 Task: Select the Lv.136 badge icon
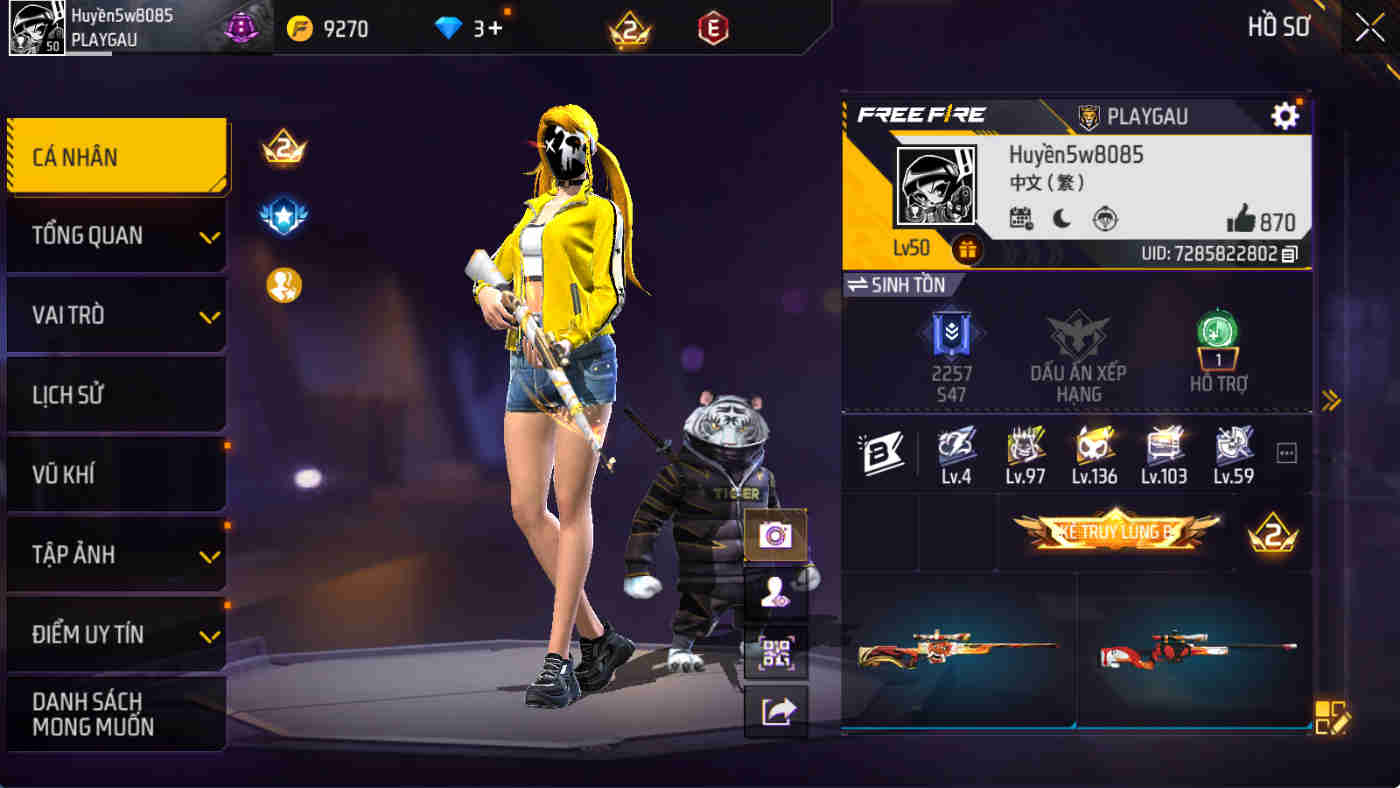[x=1096, y=453]
